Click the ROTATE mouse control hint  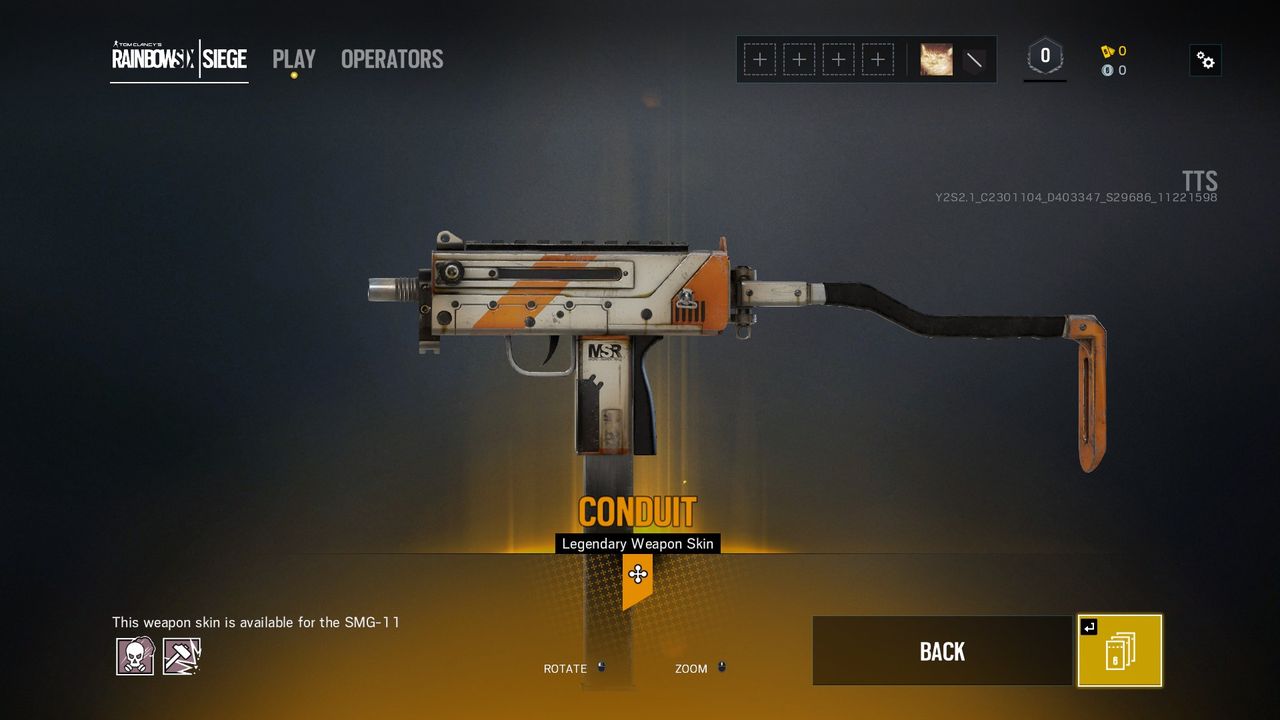(x=564, y=668)
